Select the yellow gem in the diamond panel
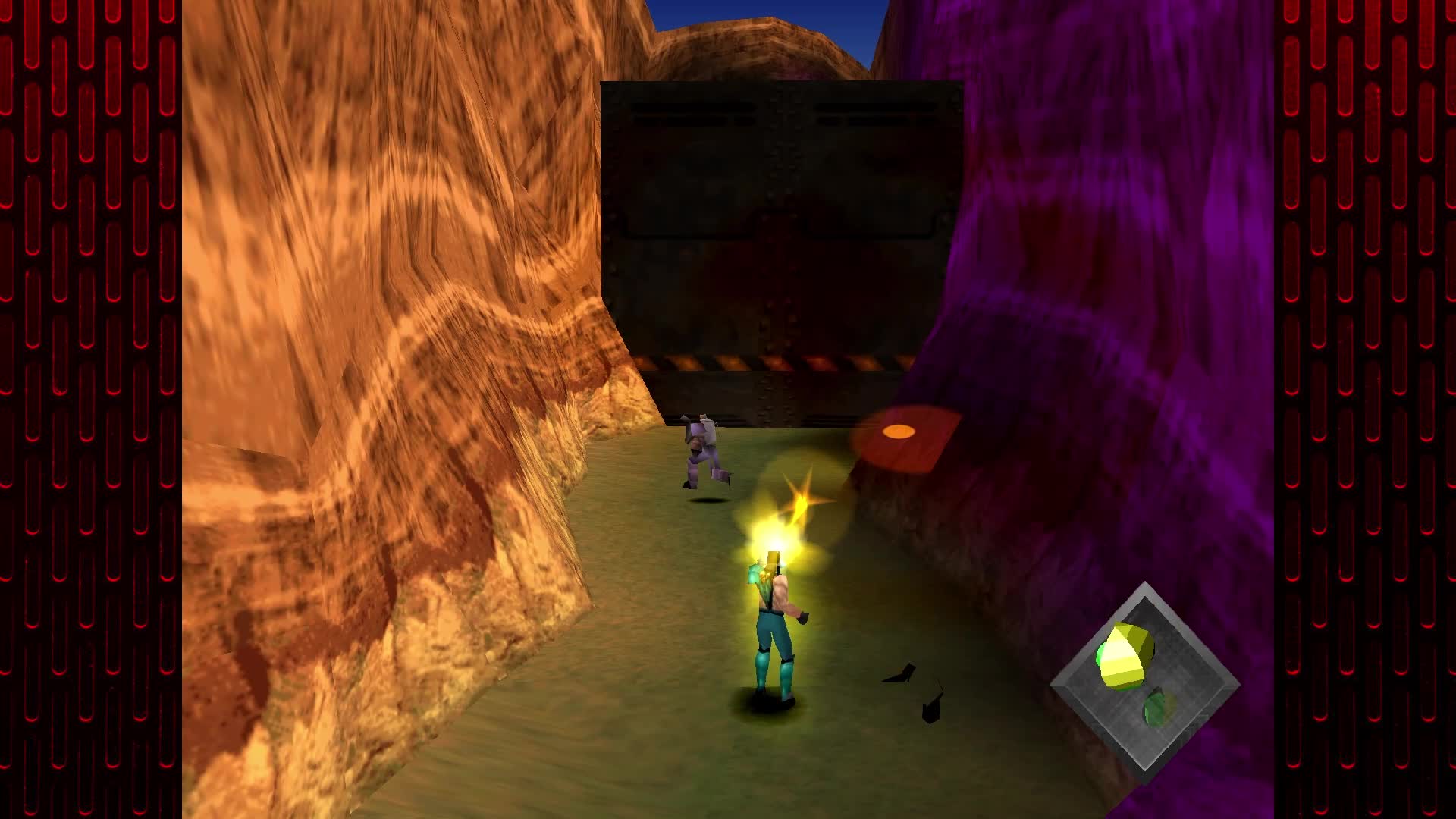This screenshot has height=819, width=1456. pos(1125,656)
